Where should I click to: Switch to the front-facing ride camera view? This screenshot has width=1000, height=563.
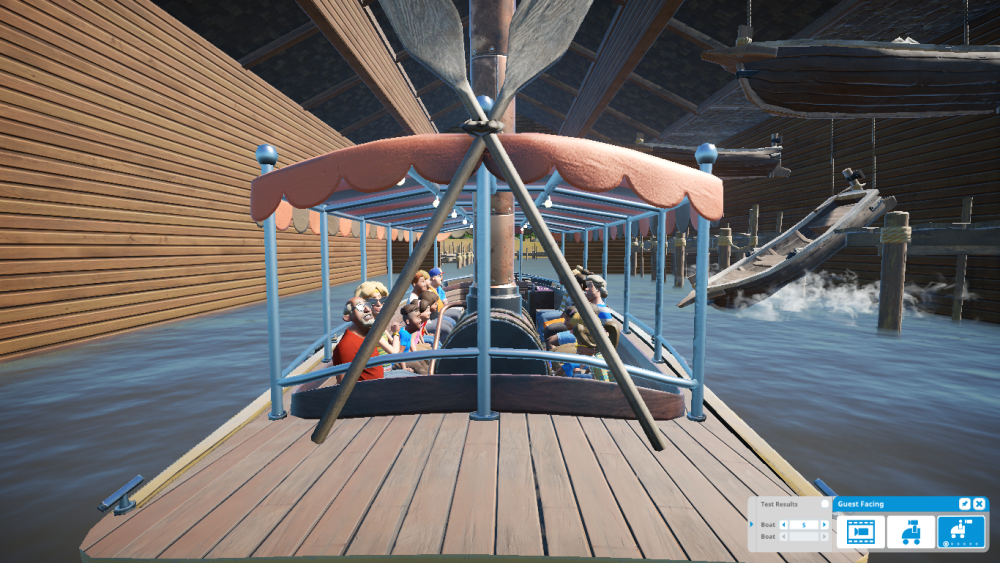pyautogui.click(x=911, y=532)
